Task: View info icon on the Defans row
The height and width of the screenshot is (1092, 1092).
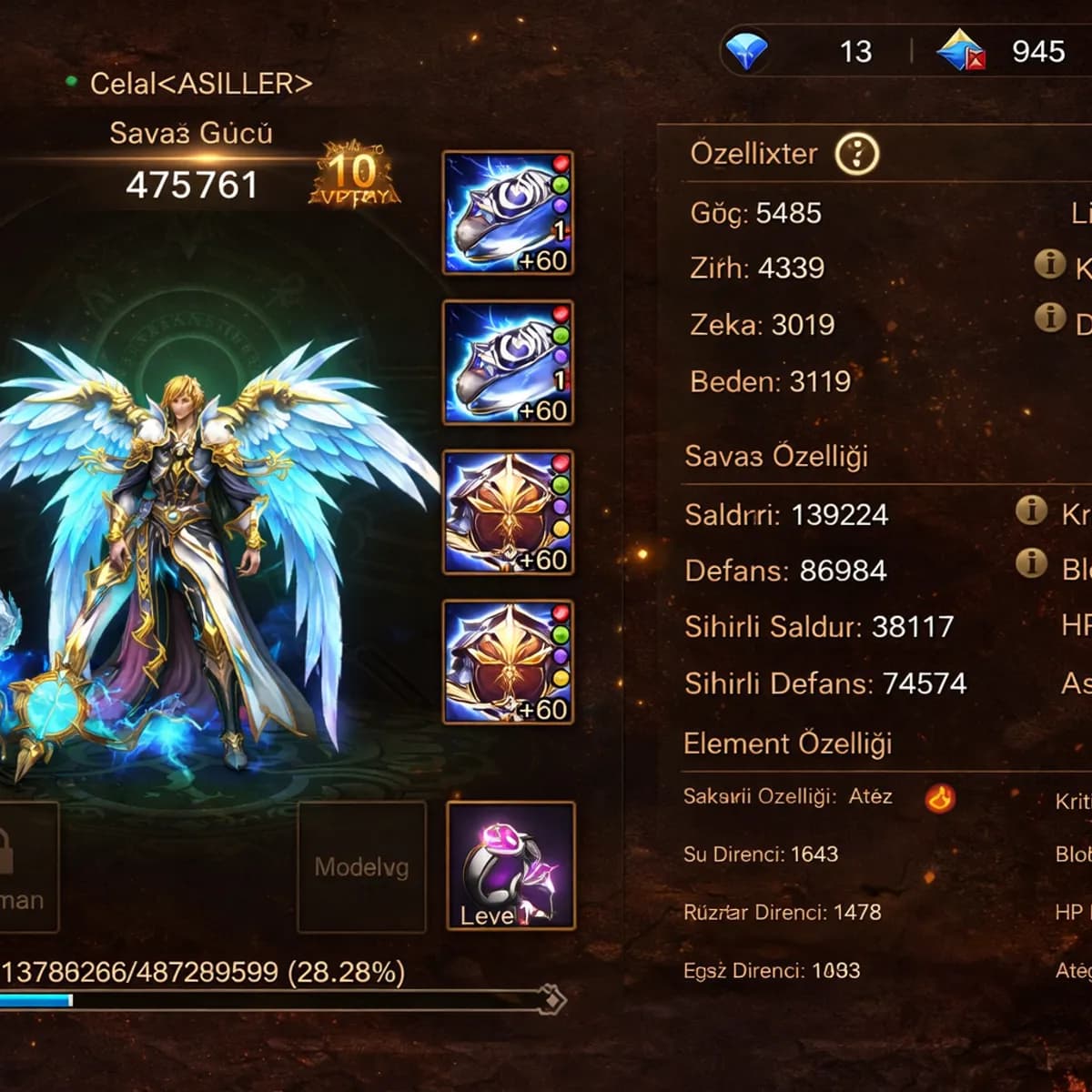Action: [x=1031, y=563]
